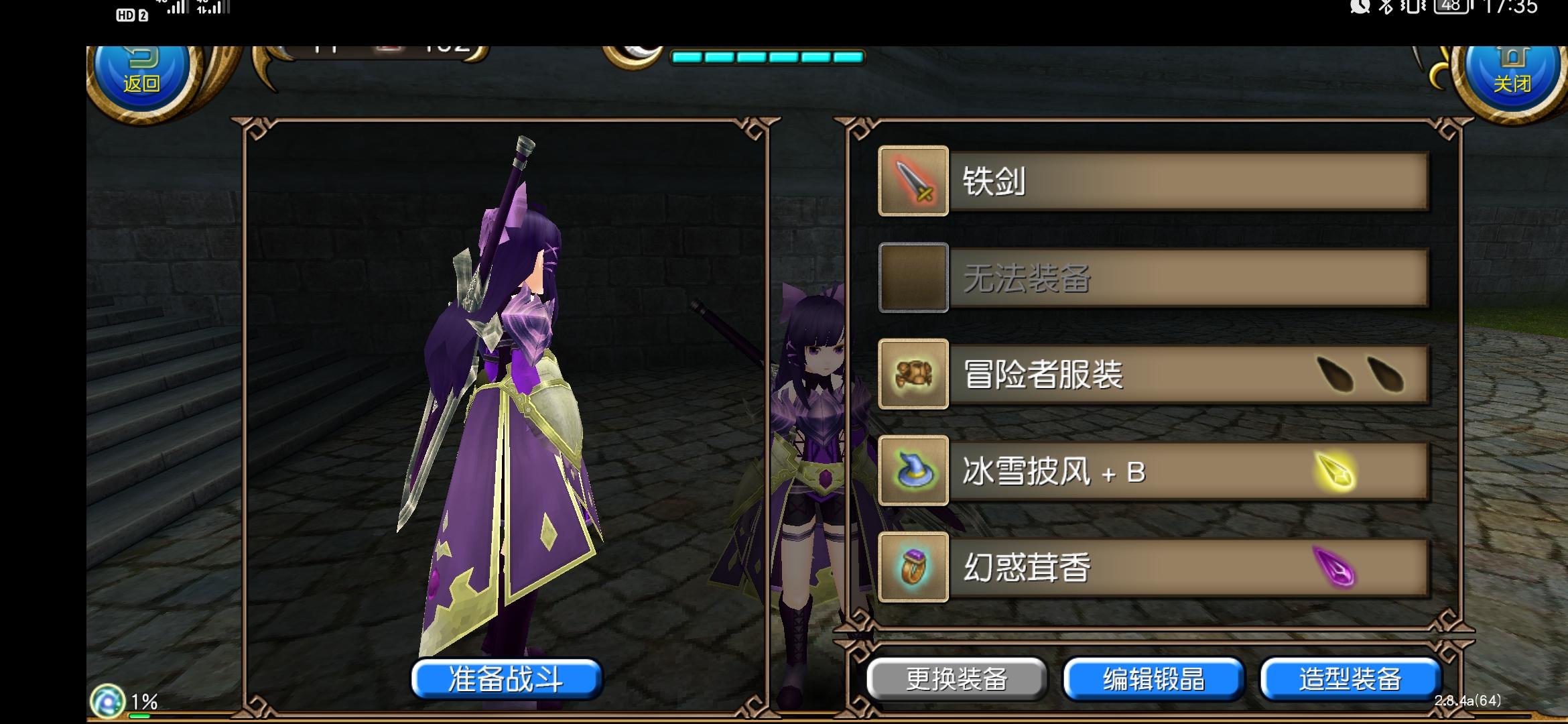This screenshot has width=1568, height=724.
Task: Tap the purple crystal next to 幻惑茸香
Action: [1333, 566]
